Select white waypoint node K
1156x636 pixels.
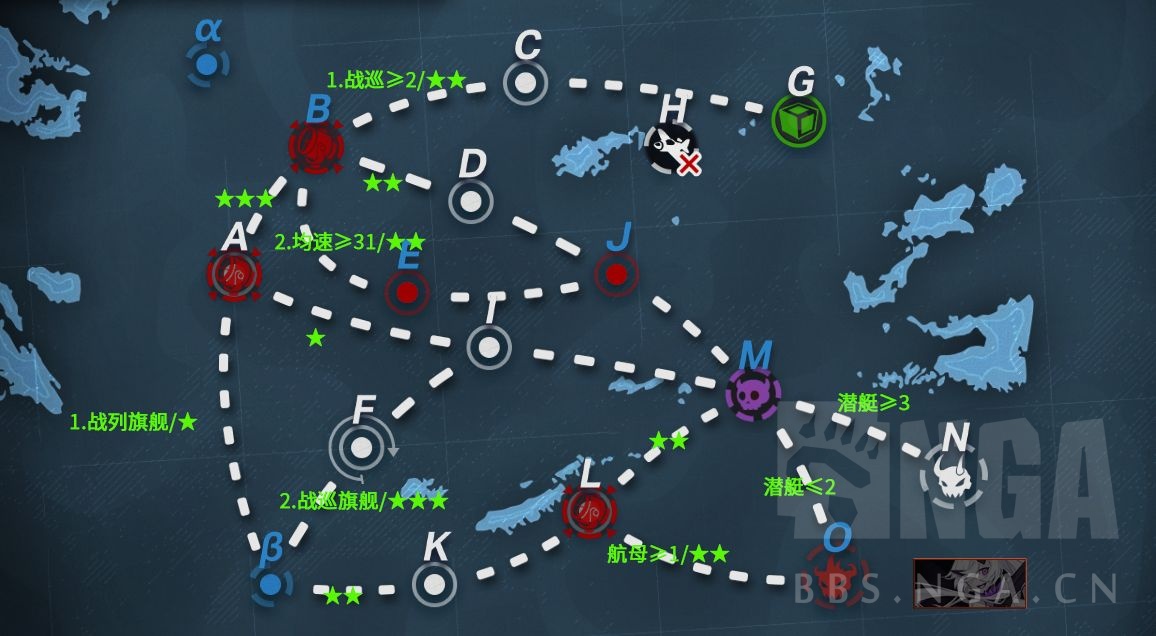[434, 584]
